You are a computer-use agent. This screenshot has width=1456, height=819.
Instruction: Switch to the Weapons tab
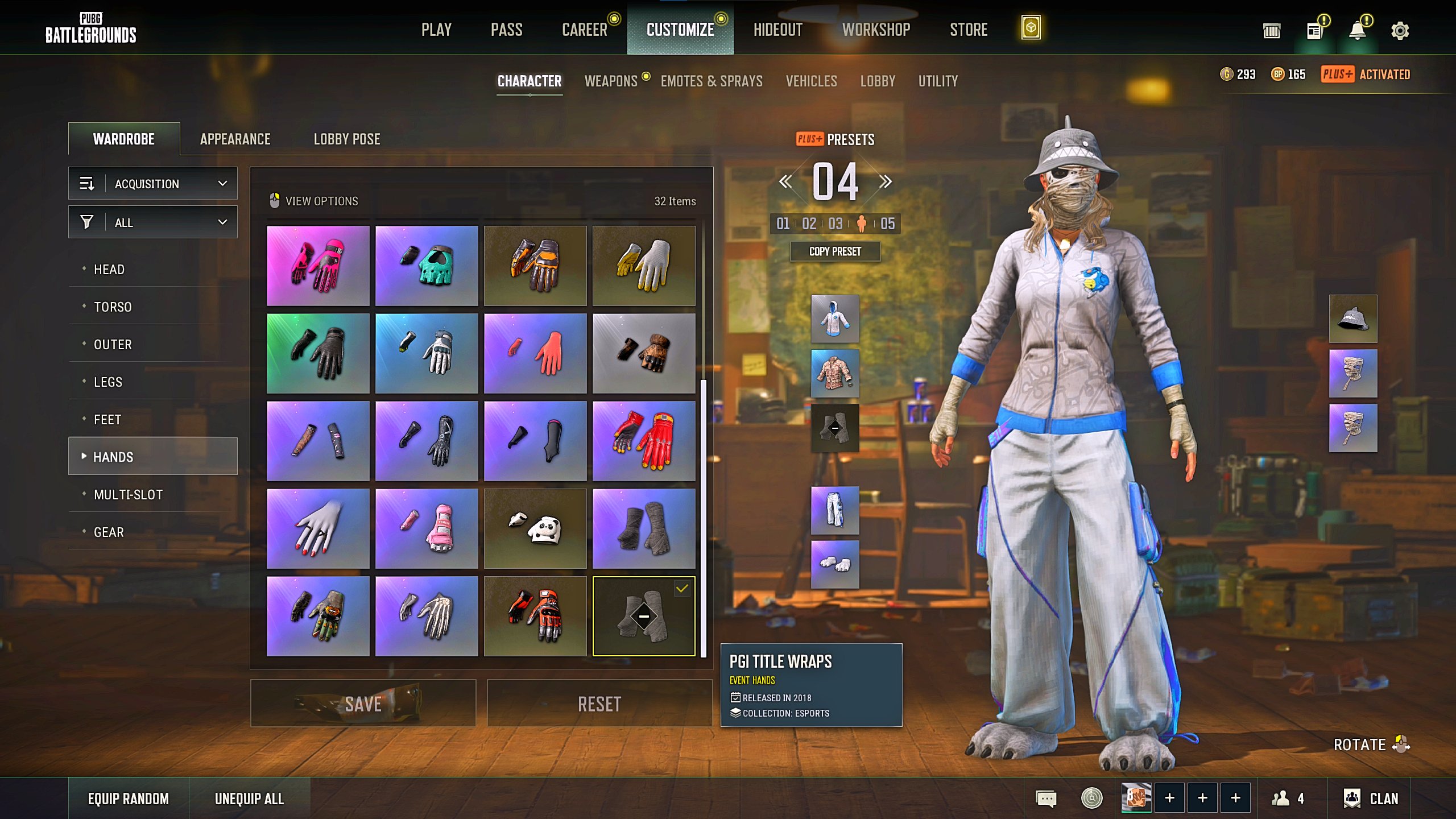(611, 81)
